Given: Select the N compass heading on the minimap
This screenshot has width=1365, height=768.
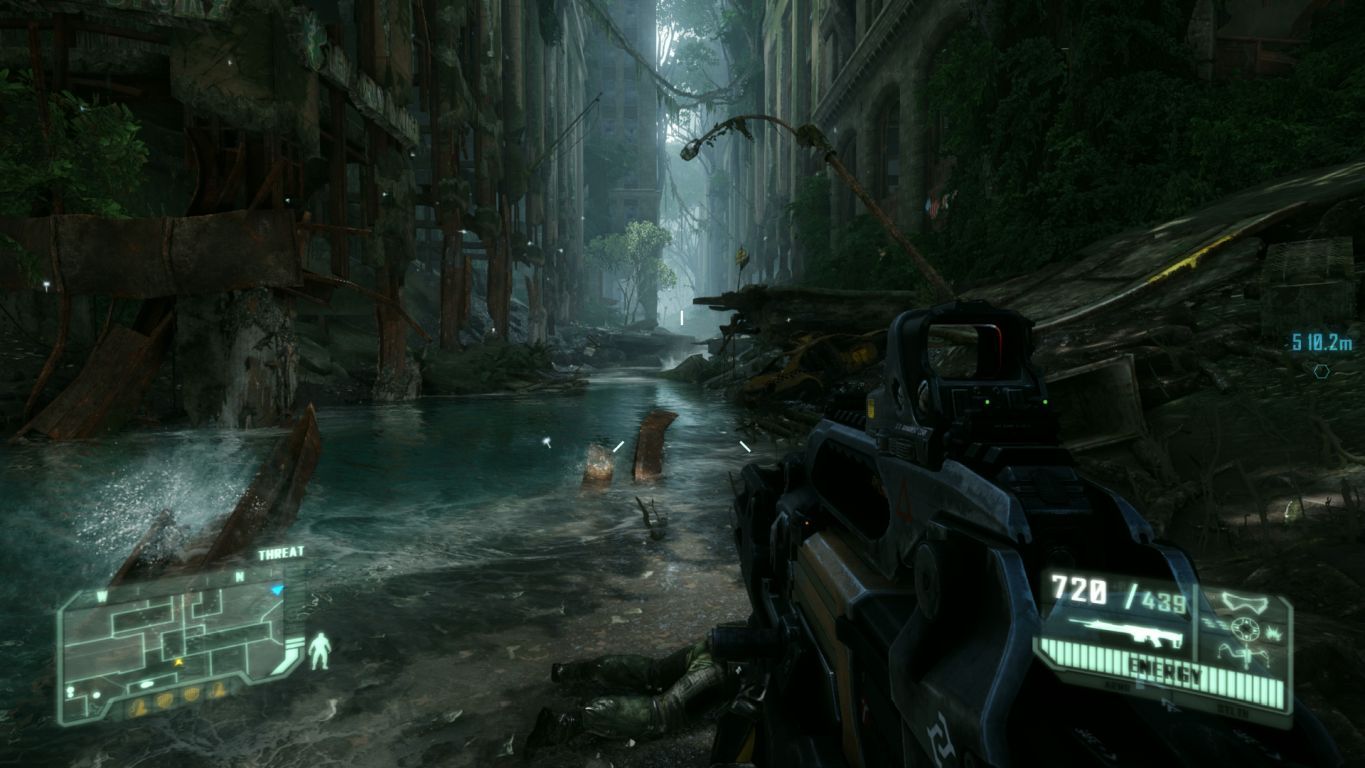Looking at the screenshot, I should pos(239,576).
